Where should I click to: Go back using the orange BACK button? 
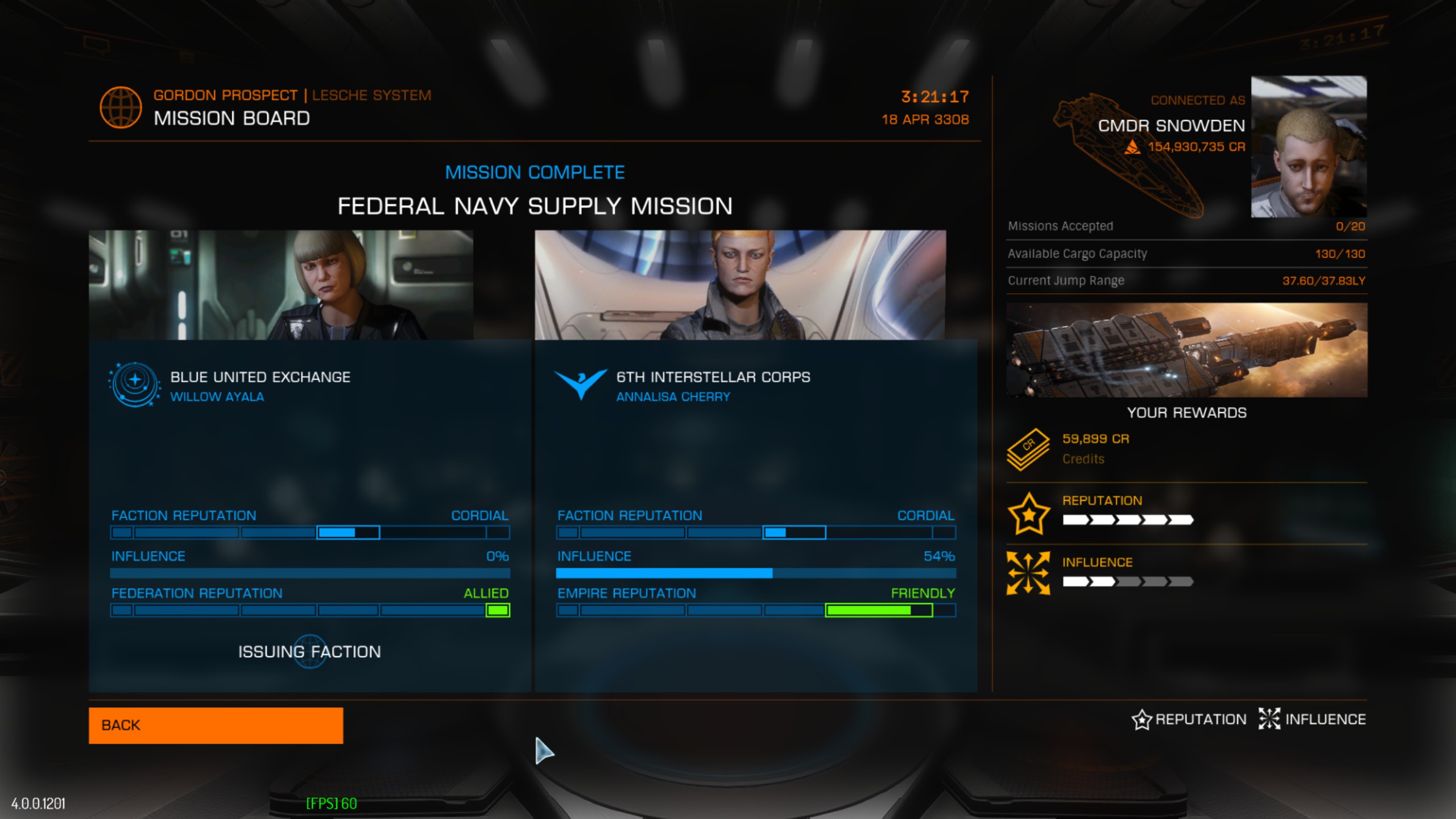point(216,725)
